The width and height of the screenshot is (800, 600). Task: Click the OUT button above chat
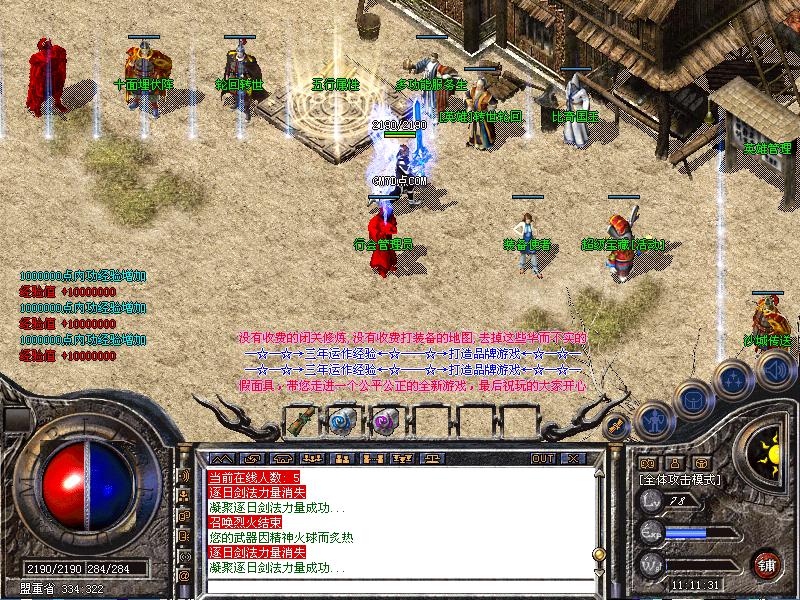coord(543,458)
